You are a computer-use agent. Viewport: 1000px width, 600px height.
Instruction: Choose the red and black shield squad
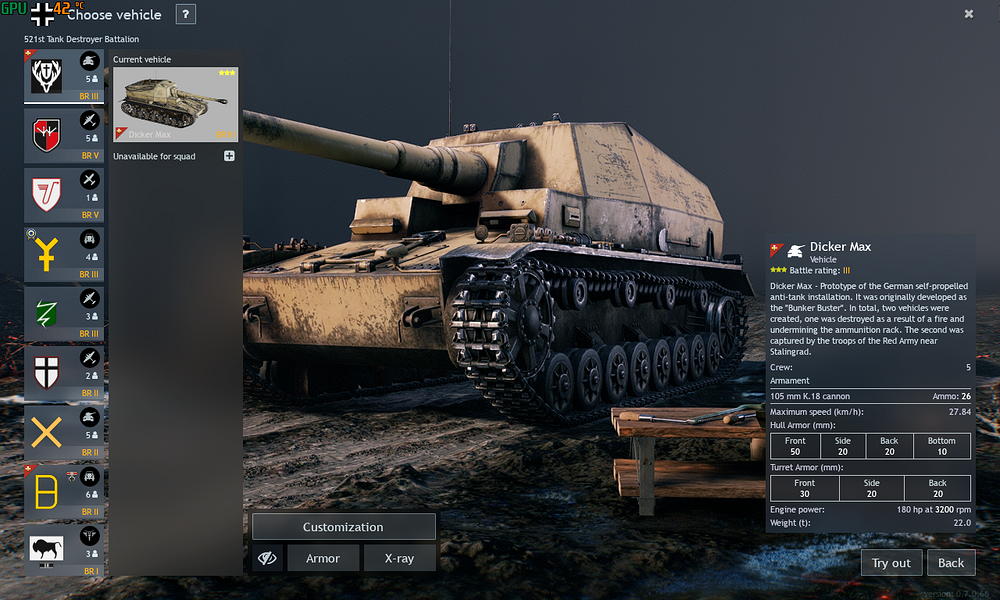click(x=64, y=135)
